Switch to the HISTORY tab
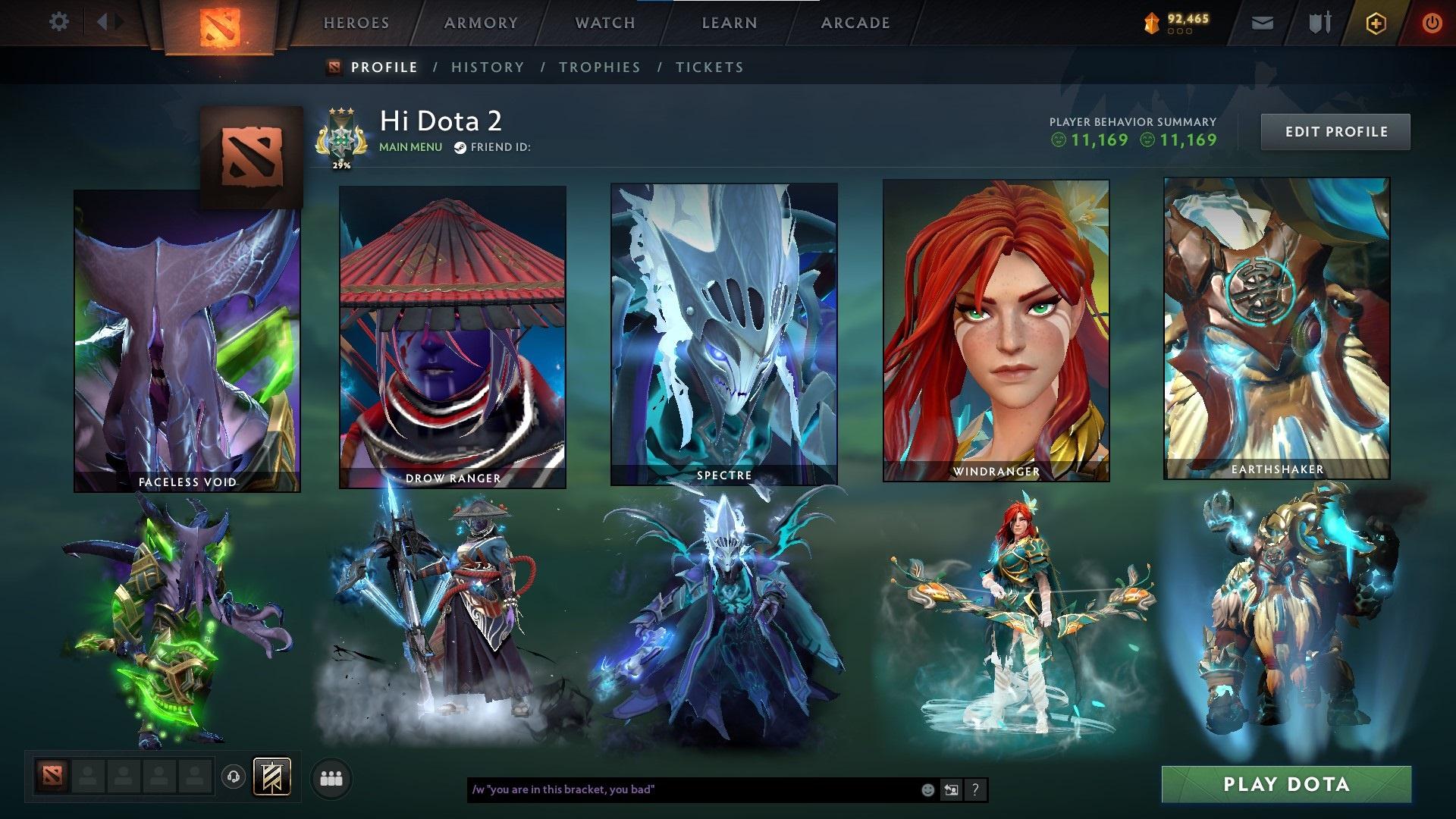This screenshot has height=819, width=1456. pos(488,67)
